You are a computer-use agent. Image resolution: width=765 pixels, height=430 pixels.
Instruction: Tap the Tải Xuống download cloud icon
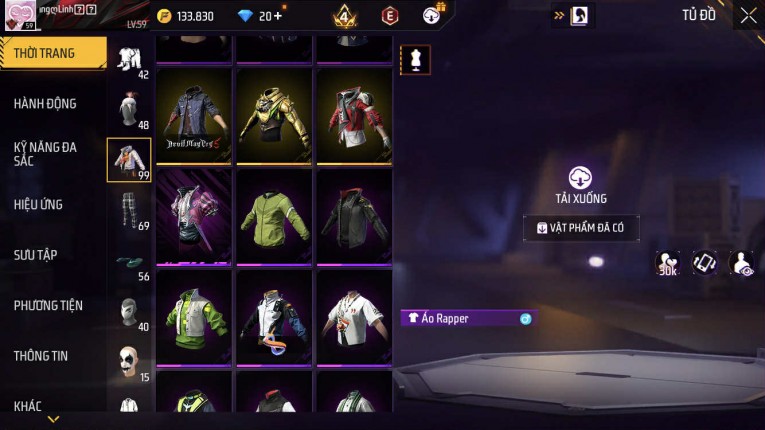click(x=581, y=178)
